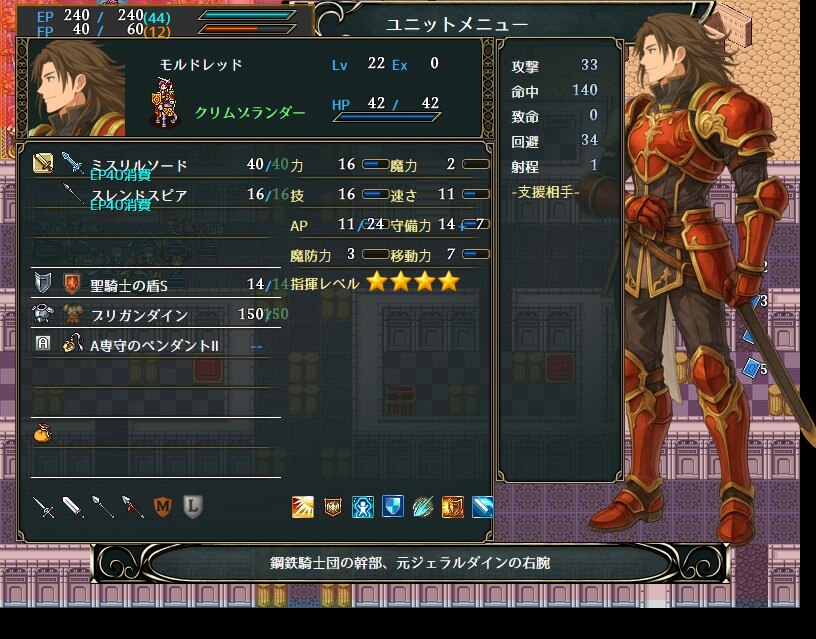Select the blue shield skill icon
This screenshot has width=816, height=639.
[393, 507]
